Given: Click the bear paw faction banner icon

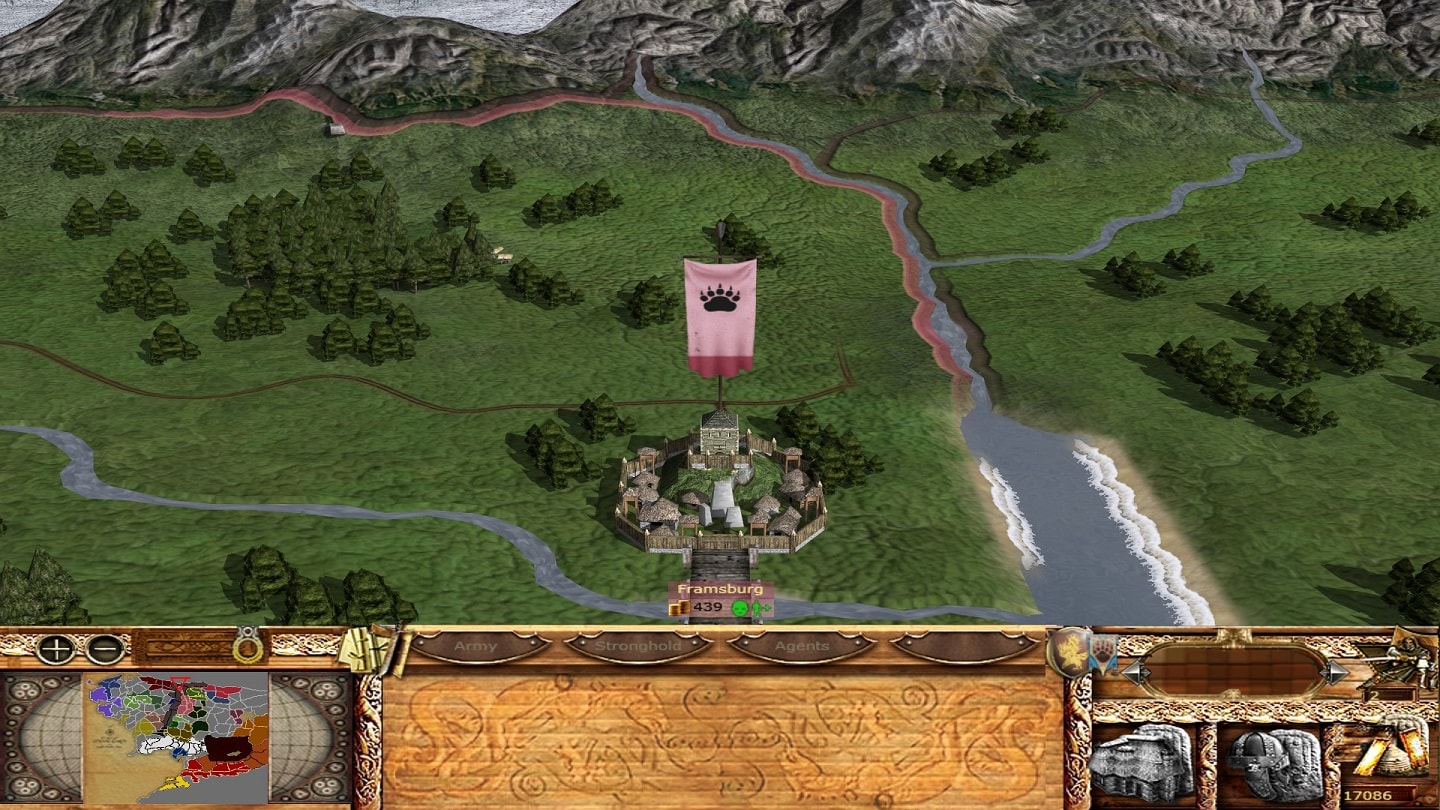Looking at the screenshot, I should click(x=1102, y=653).
